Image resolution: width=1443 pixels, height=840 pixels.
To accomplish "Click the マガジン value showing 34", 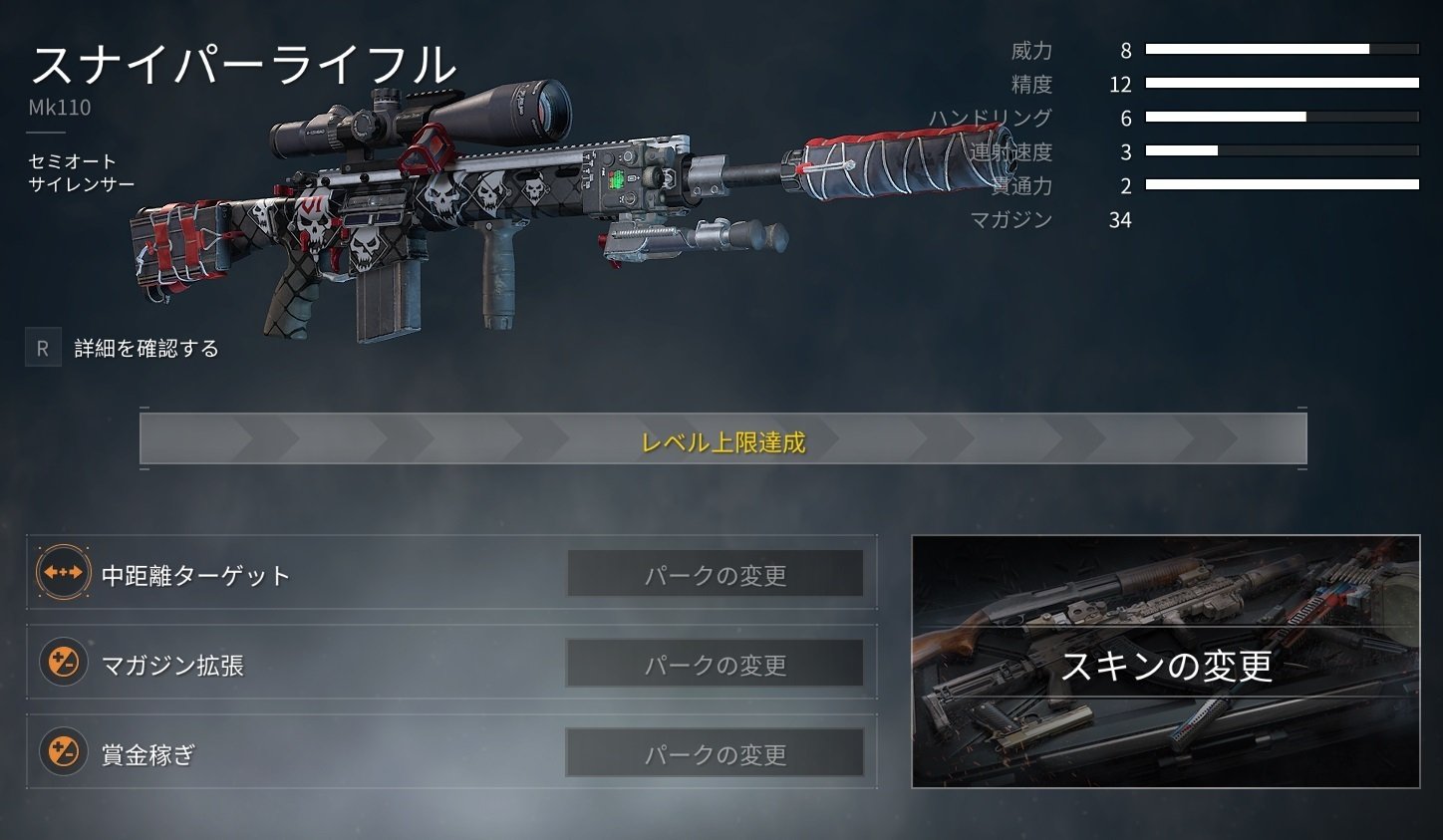I will [1120, 219].
